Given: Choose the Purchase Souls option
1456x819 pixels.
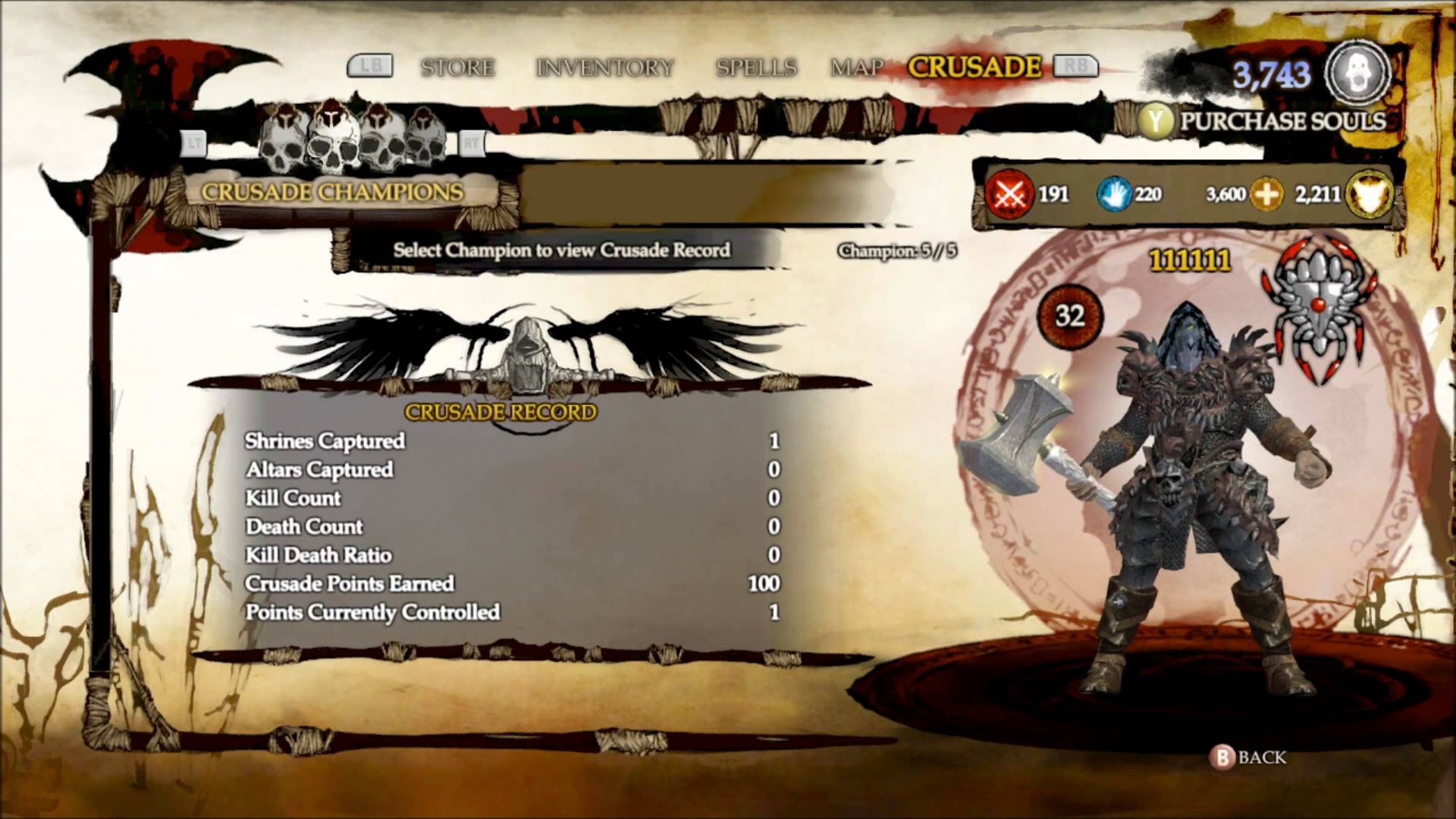Looking at the screenshot, I should (x=1282, y=121).
